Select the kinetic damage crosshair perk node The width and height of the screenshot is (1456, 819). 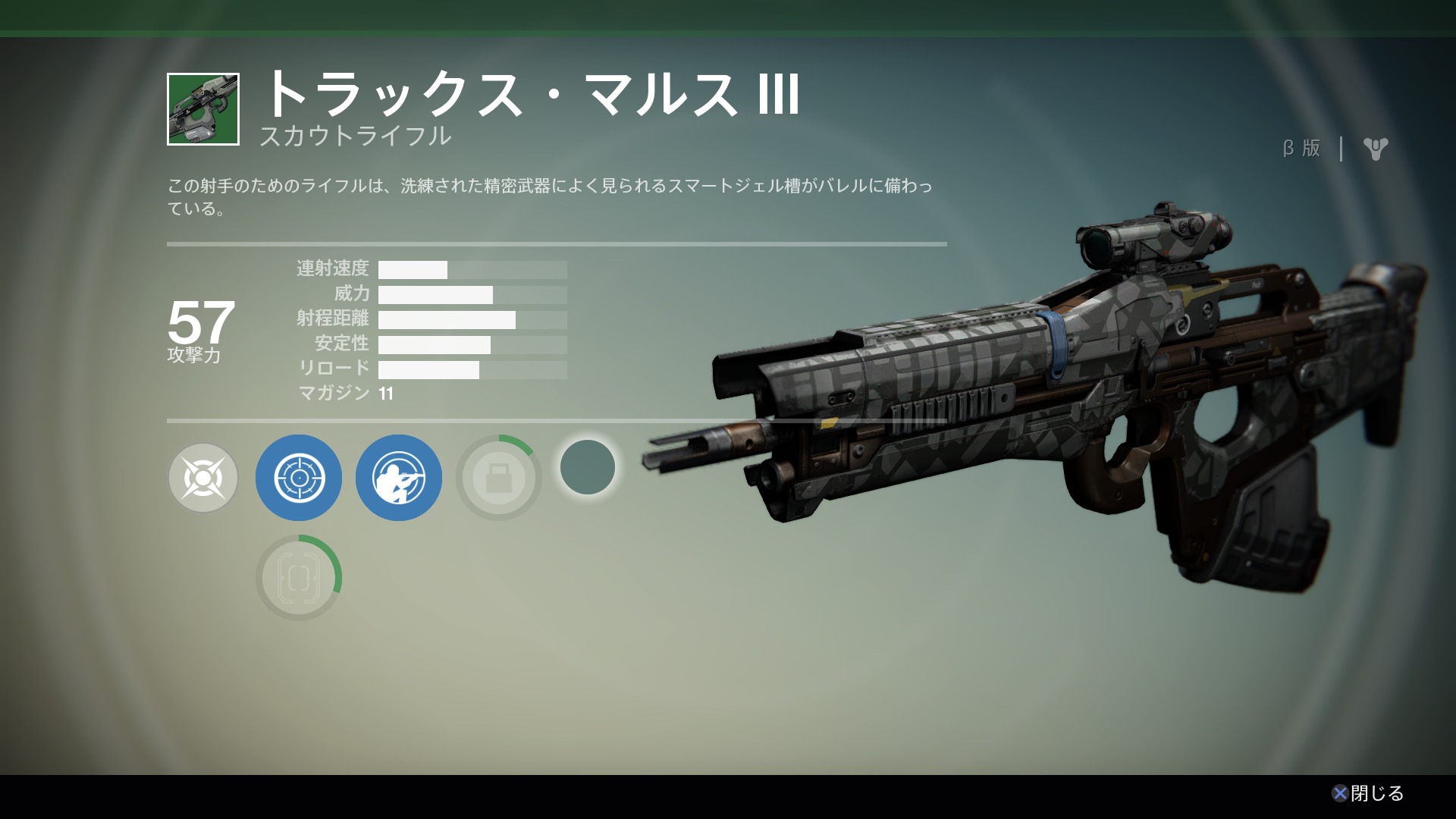tap(202, 478)
